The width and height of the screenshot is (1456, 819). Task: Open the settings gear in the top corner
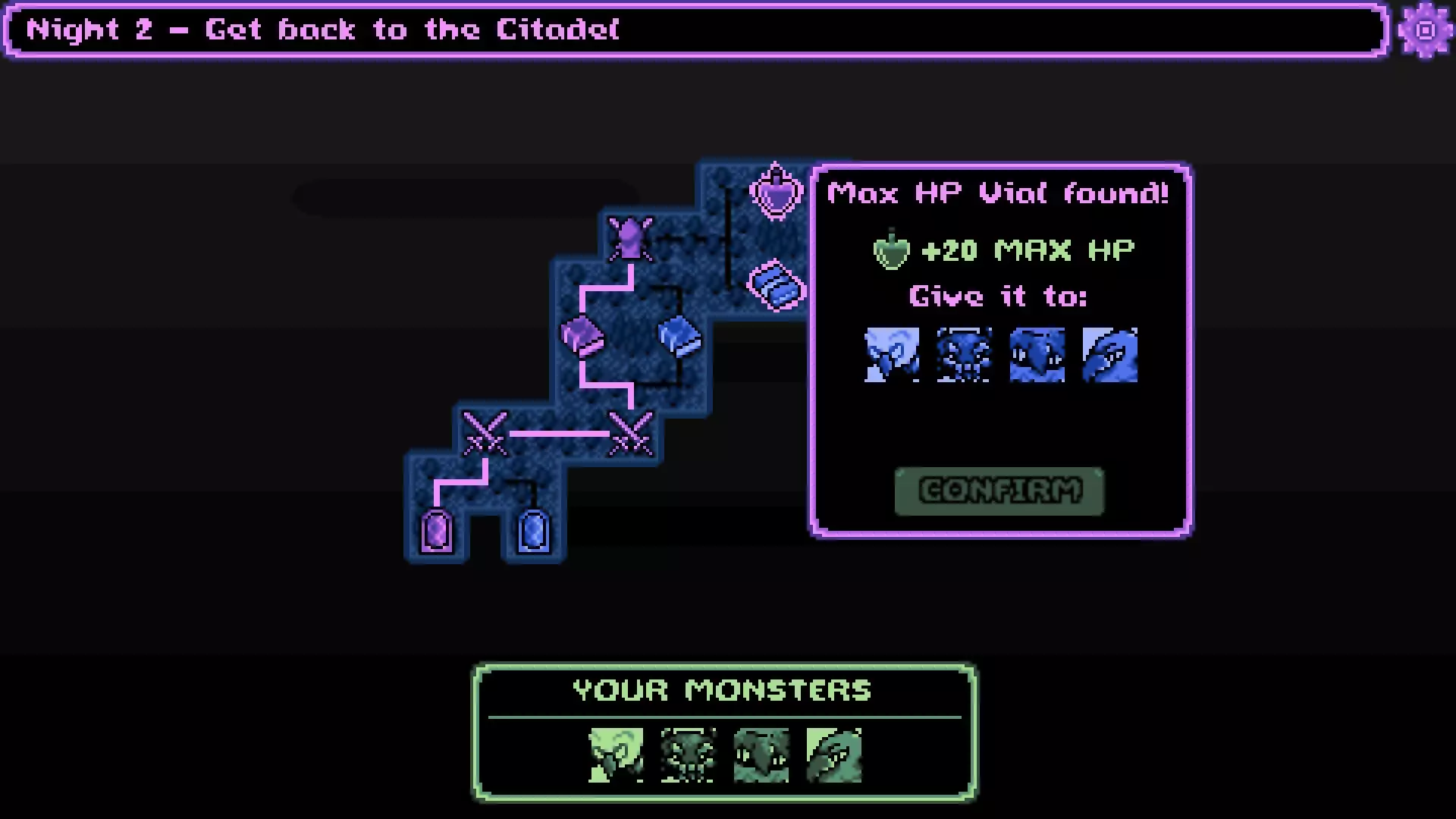1423,30
